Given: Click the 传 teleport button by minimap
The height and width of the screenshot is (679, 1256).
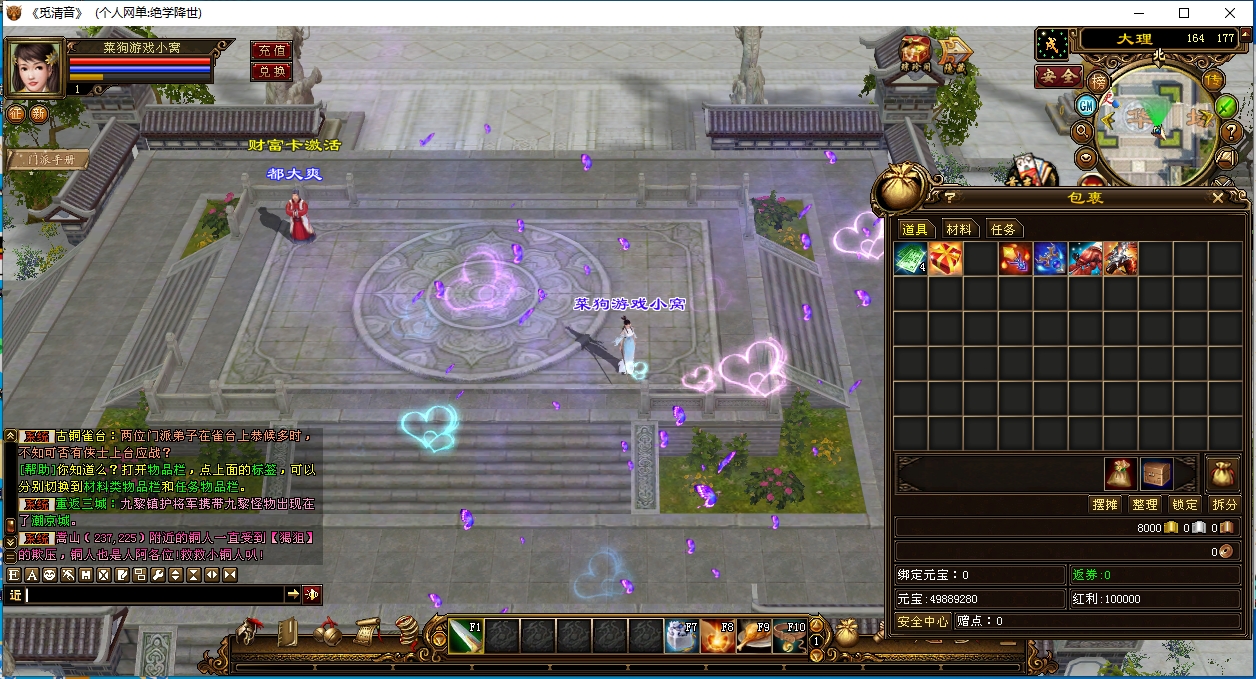Looking at the screenshot, I should (x=1213, y=80).
